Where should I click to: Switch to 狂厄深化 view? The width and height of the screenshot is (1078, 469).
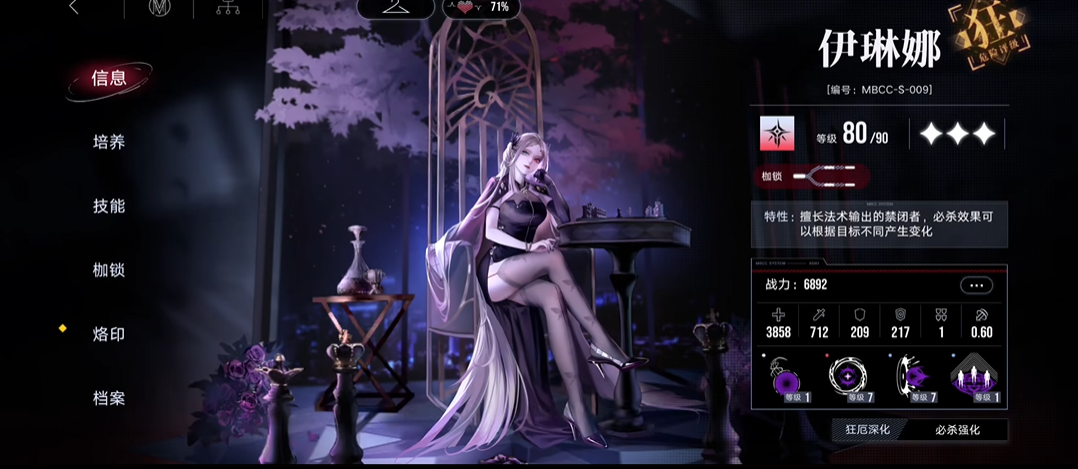866,429
